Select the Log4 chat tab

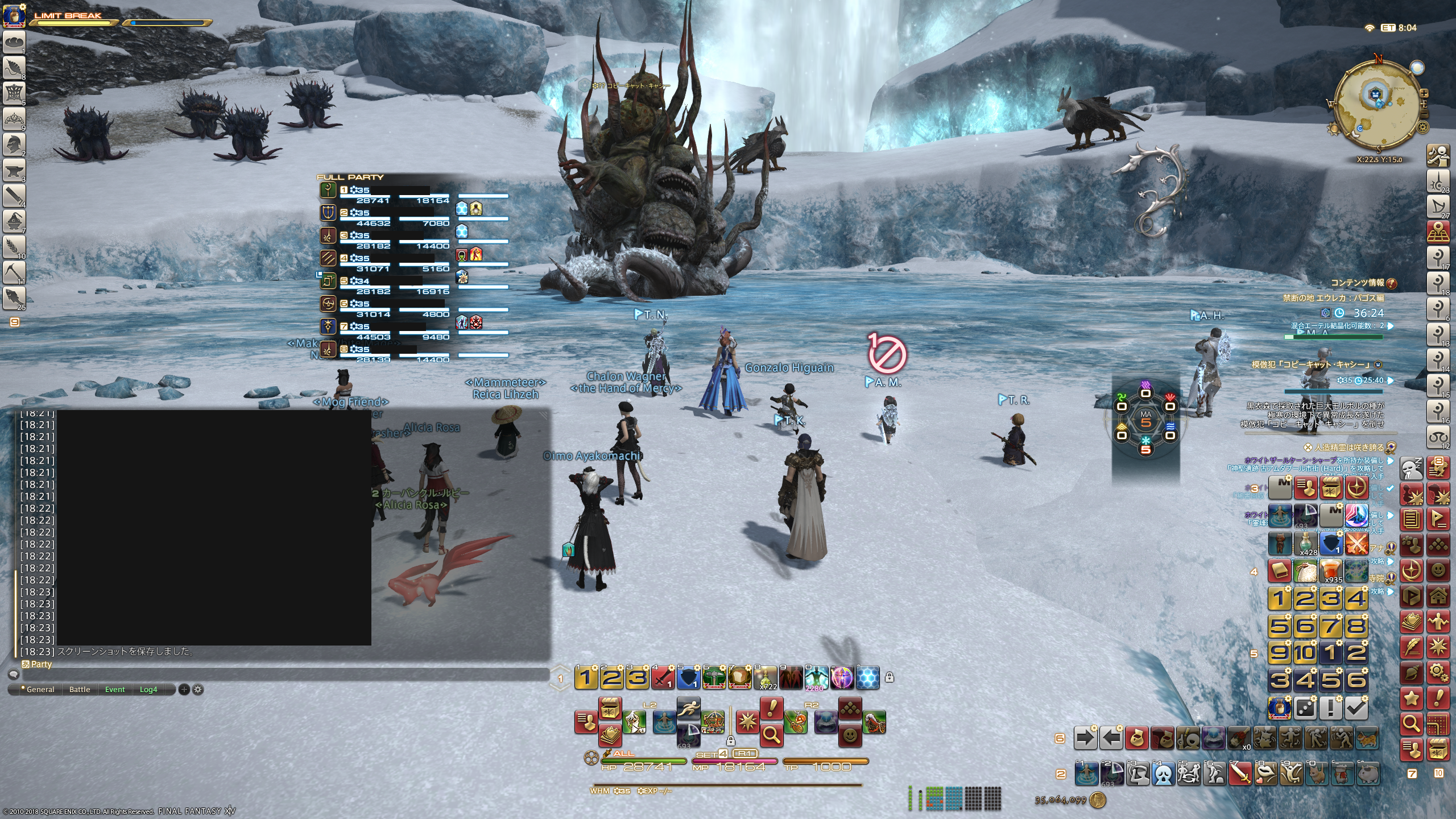tap(148, 689)
